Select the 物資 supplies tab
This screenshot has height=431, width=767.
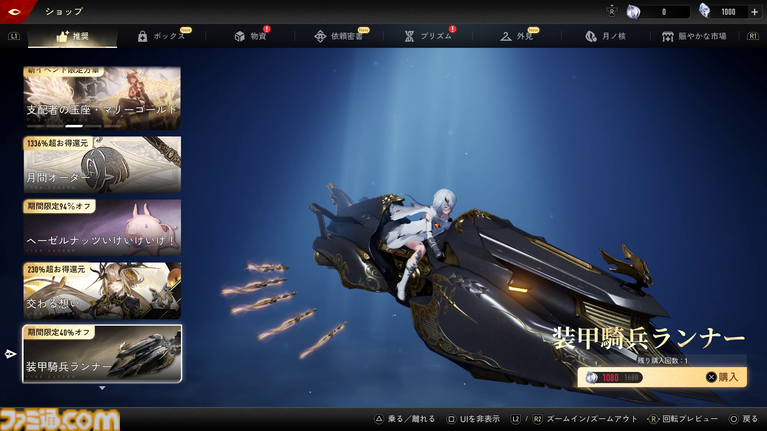[x=250, y=36]
